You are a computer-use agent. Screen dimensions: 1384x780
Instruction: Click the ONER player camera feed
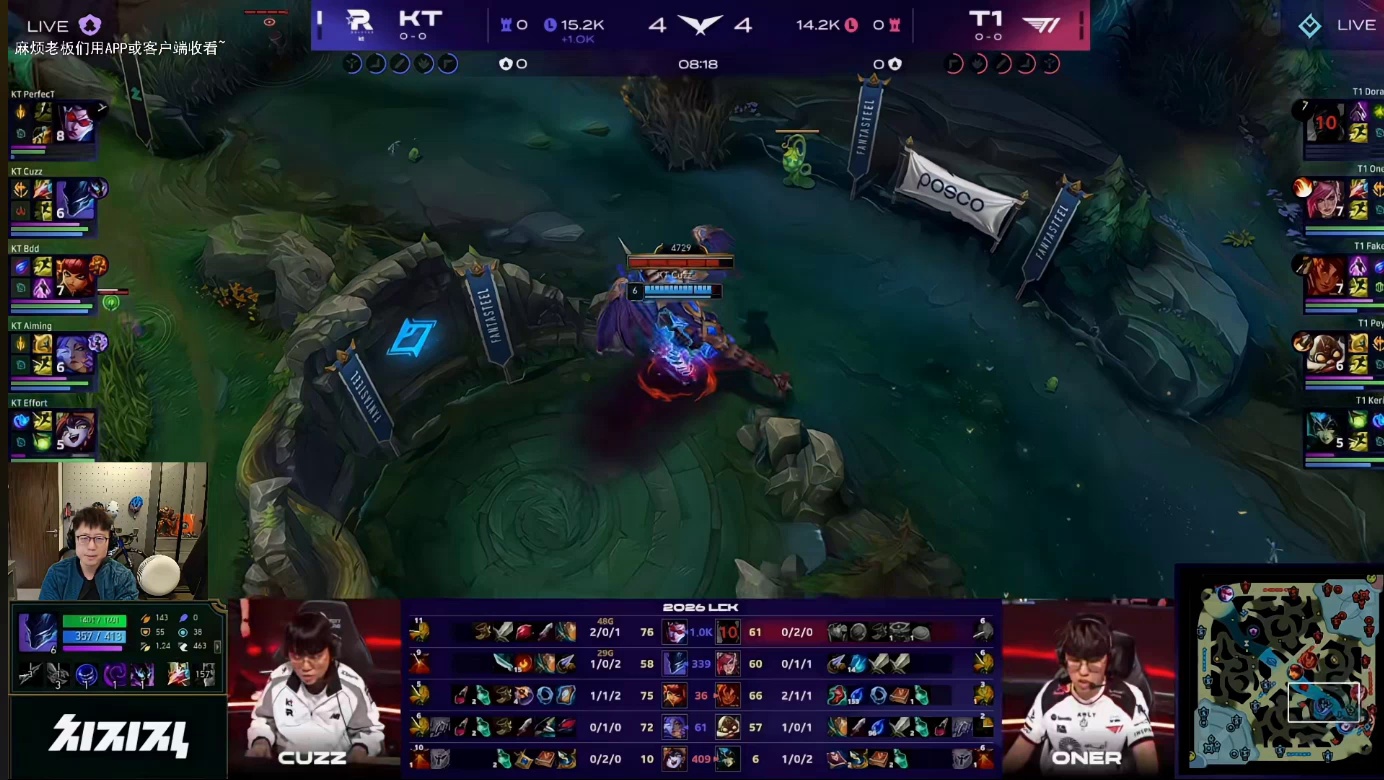[1087, 686]
